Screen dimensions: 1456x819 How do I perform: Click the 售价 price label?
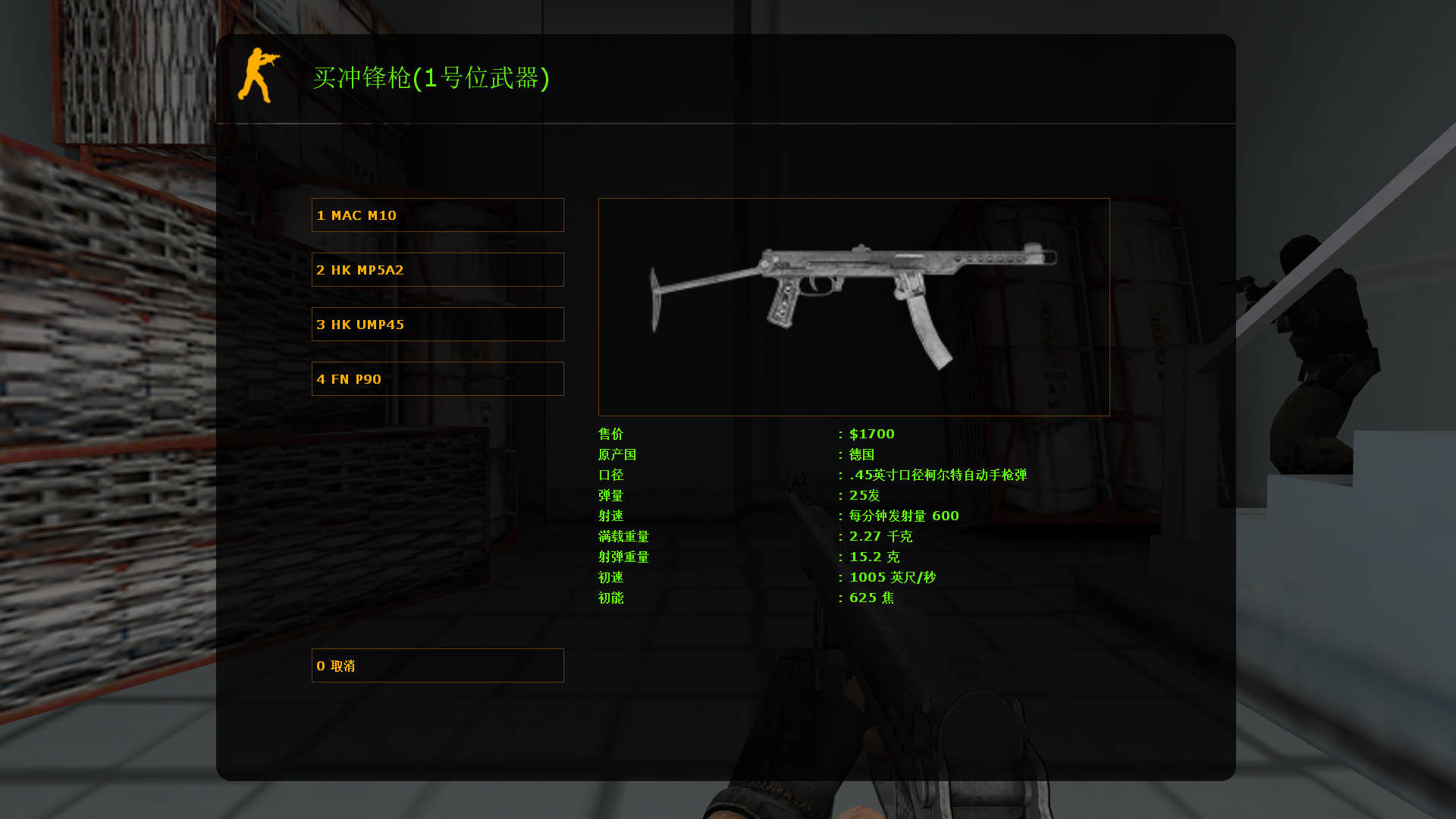click(x=610, y=434)
